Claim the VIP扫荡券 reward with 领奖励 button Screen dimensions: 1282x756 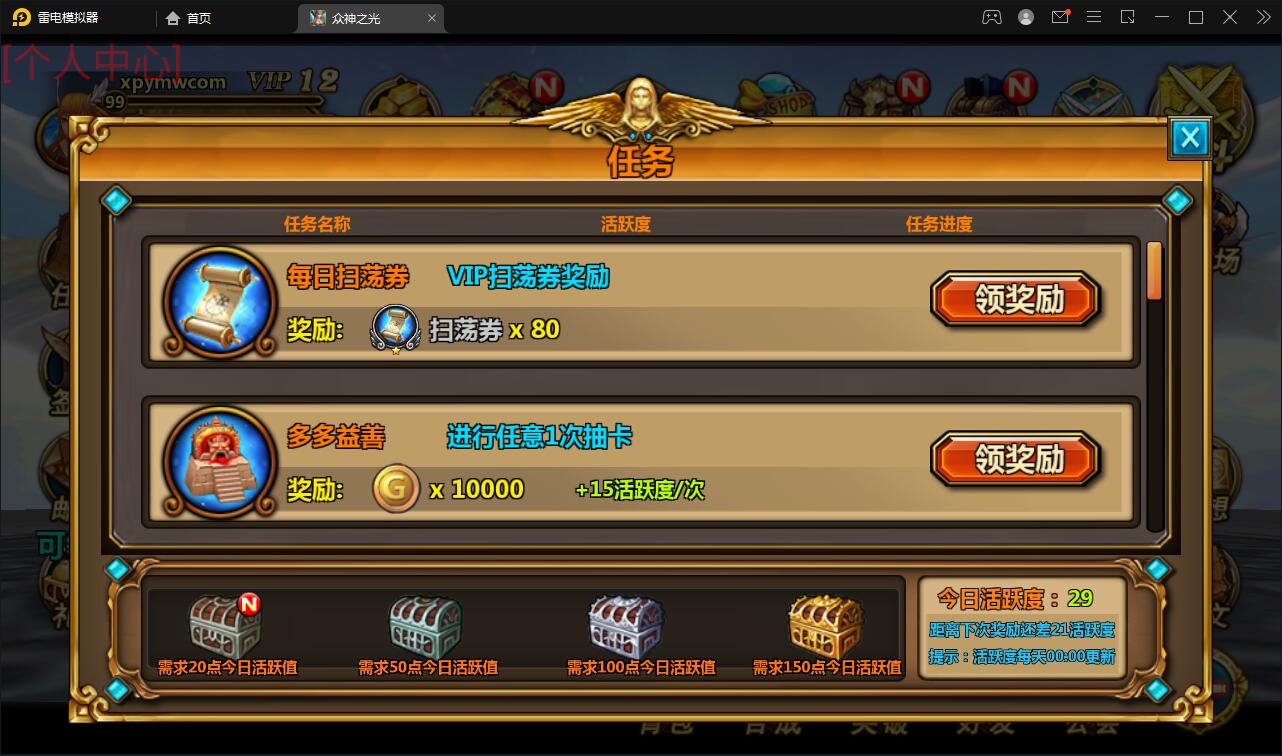(x=1016, y=298)
